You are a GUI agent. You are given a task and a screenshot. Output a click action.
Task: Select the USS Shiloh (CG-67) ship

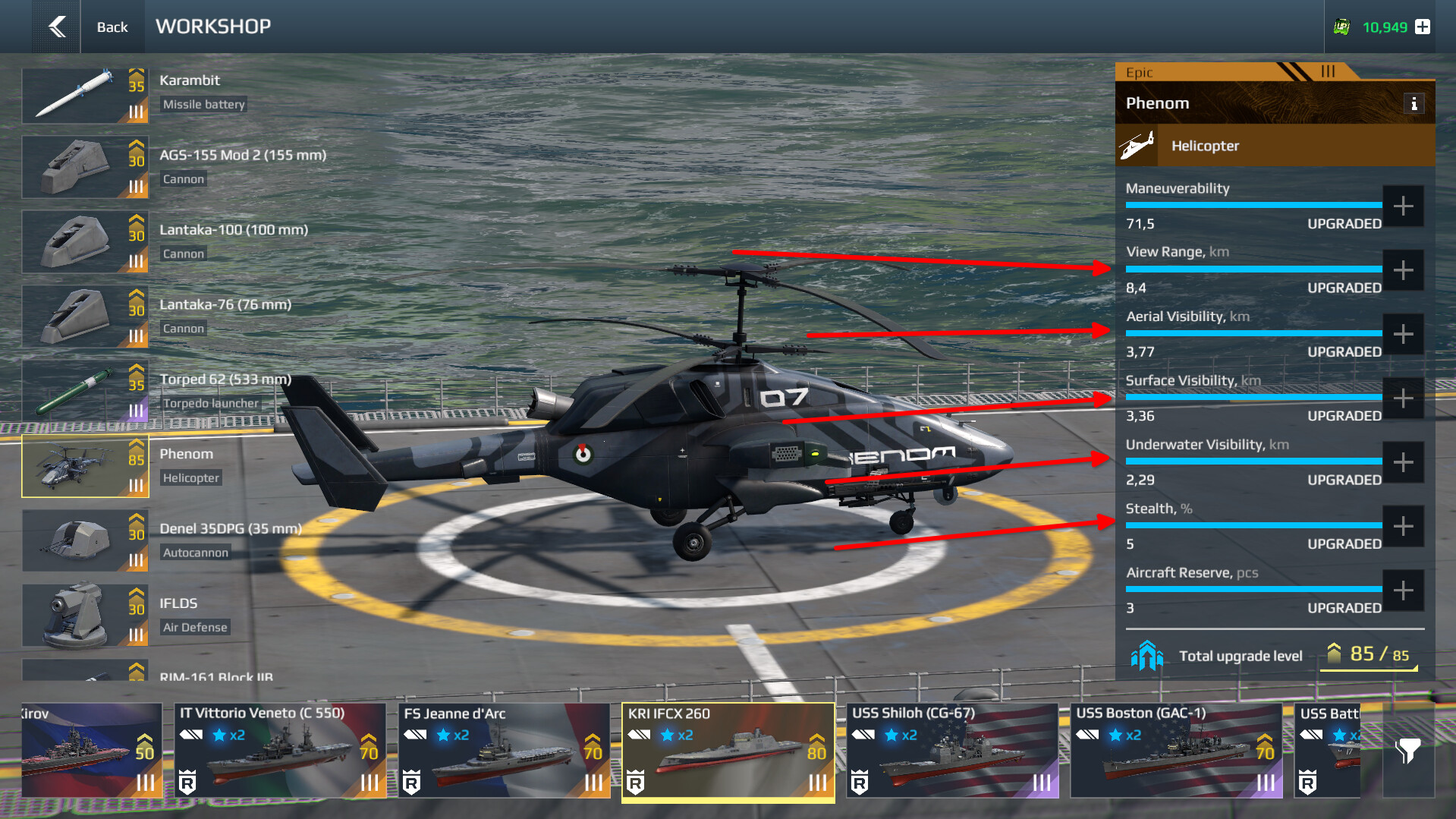click(x=951, y=750)
